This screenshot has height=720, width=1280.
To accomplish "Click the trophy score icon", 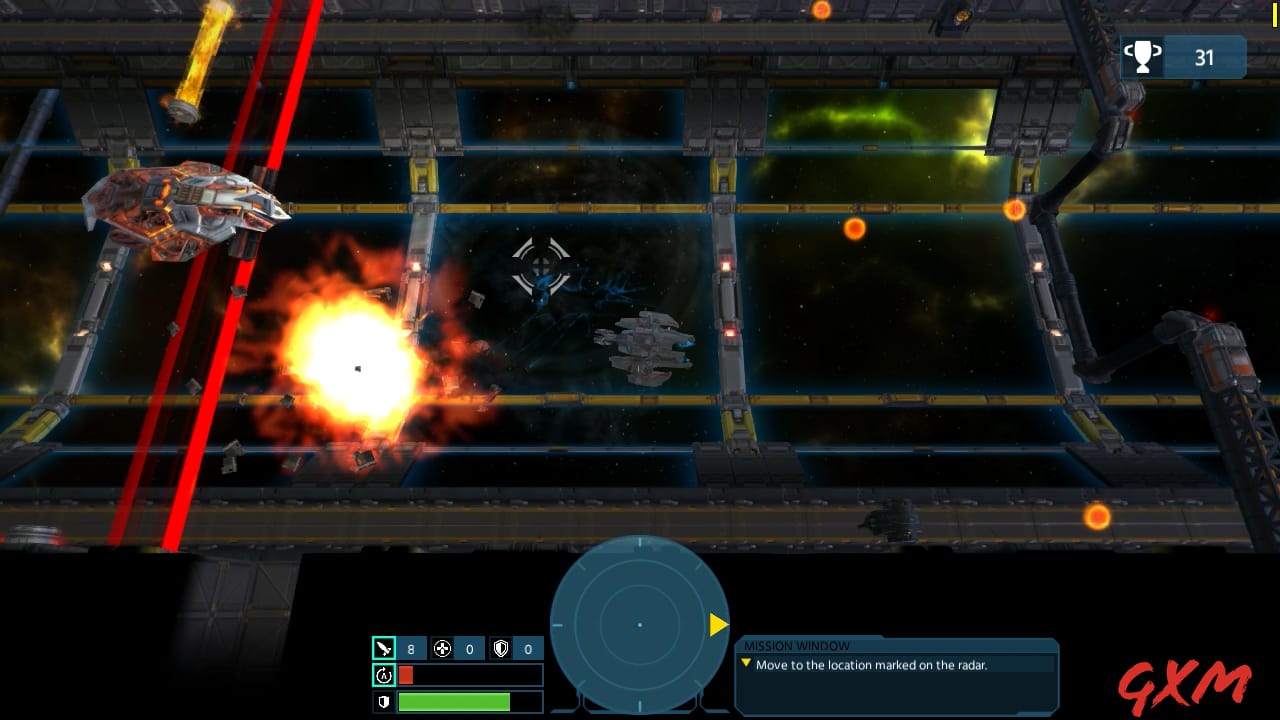I will point(1143,57).
